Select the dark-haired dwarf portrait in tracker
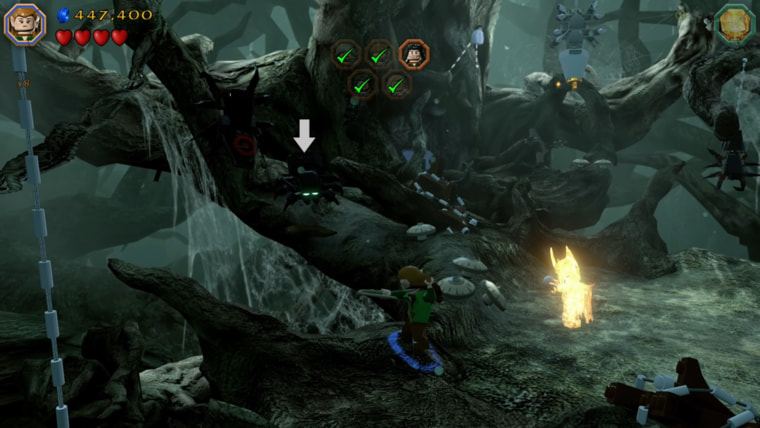Viewport: 760px width, 428px height. (413, 54)
